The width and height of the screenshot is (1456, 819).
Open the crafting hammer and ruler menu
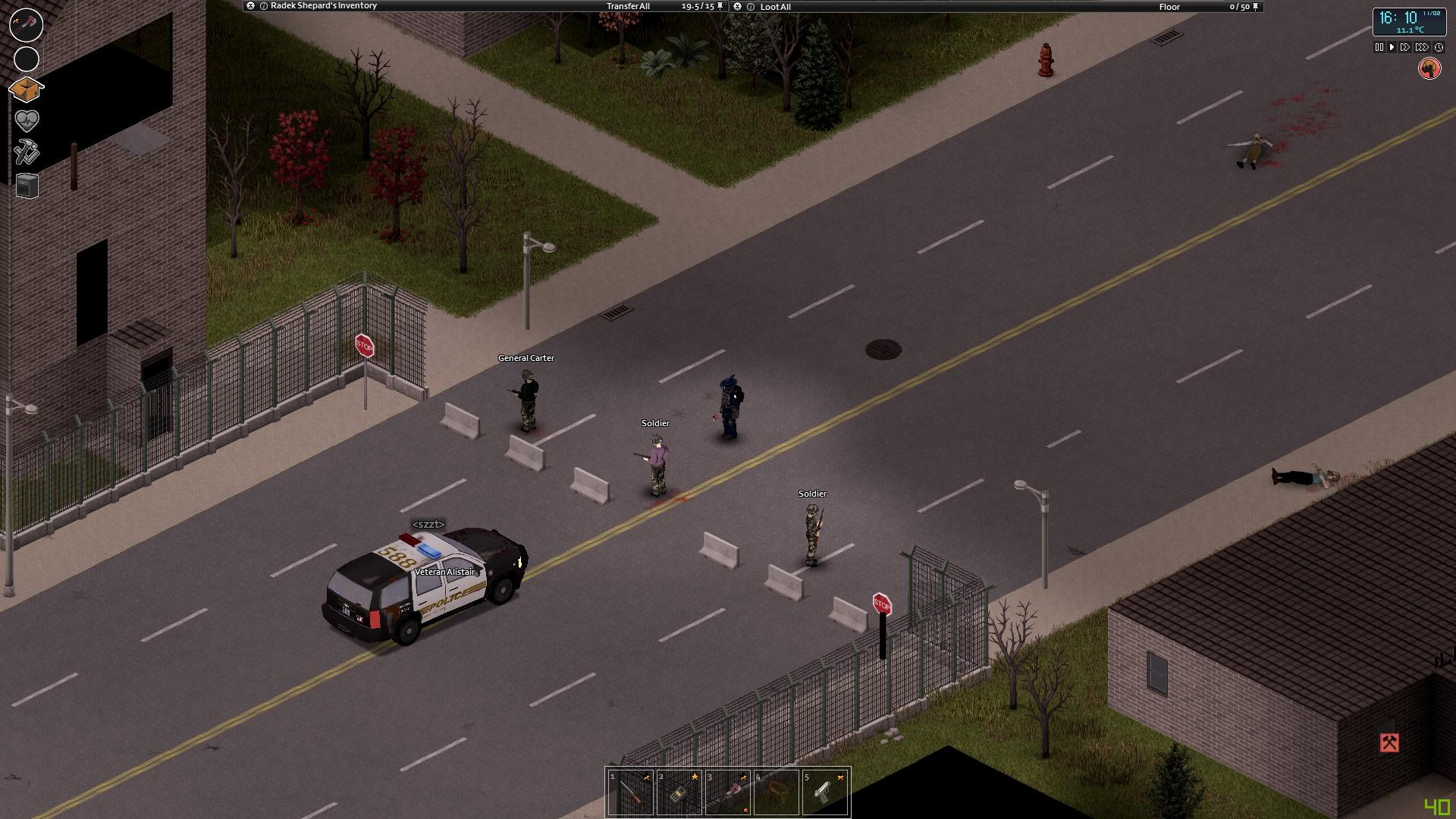point(27,152)
